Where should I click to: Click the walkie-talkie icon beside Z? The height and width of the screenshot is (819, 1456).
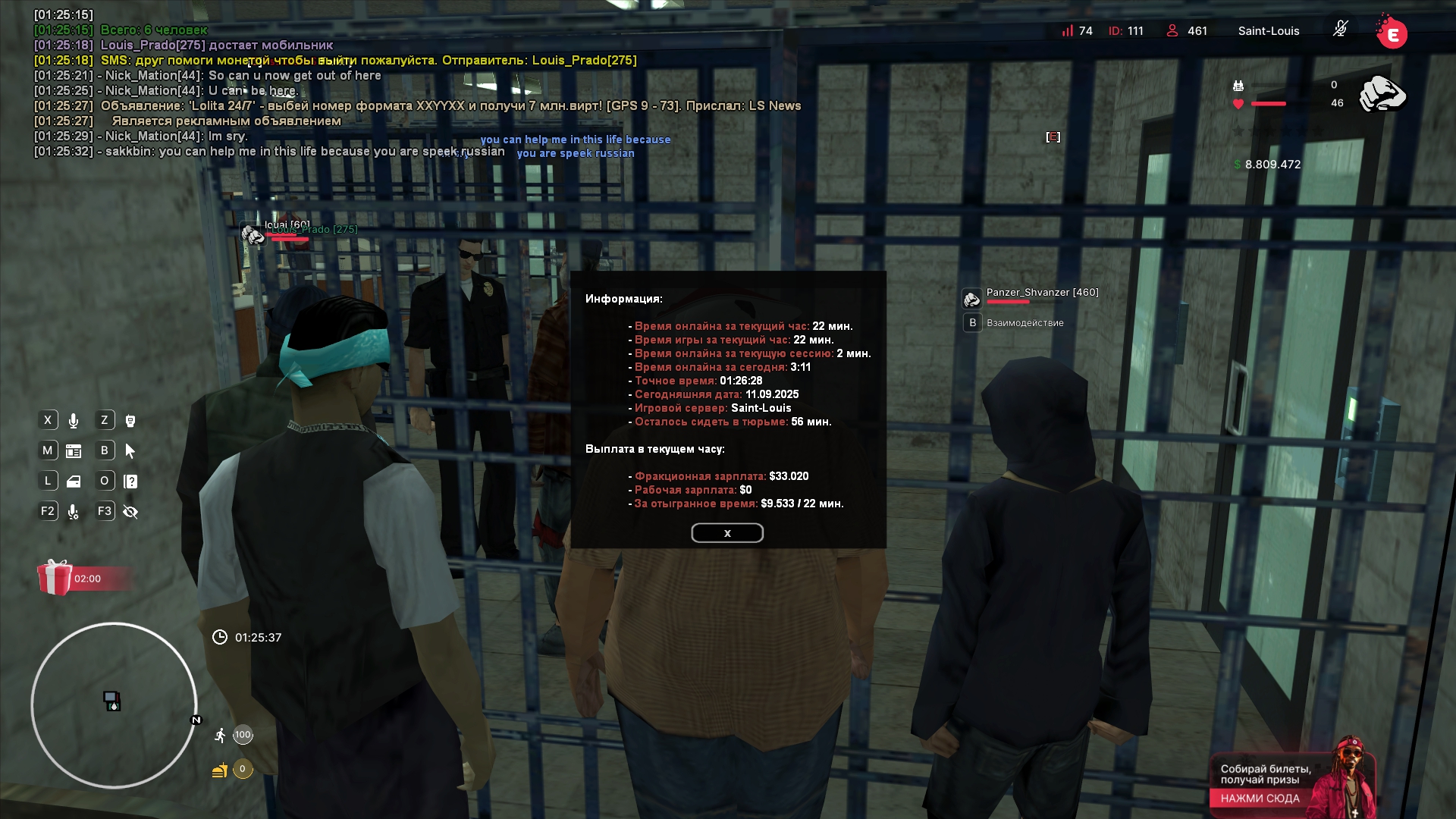click(130, 421)
